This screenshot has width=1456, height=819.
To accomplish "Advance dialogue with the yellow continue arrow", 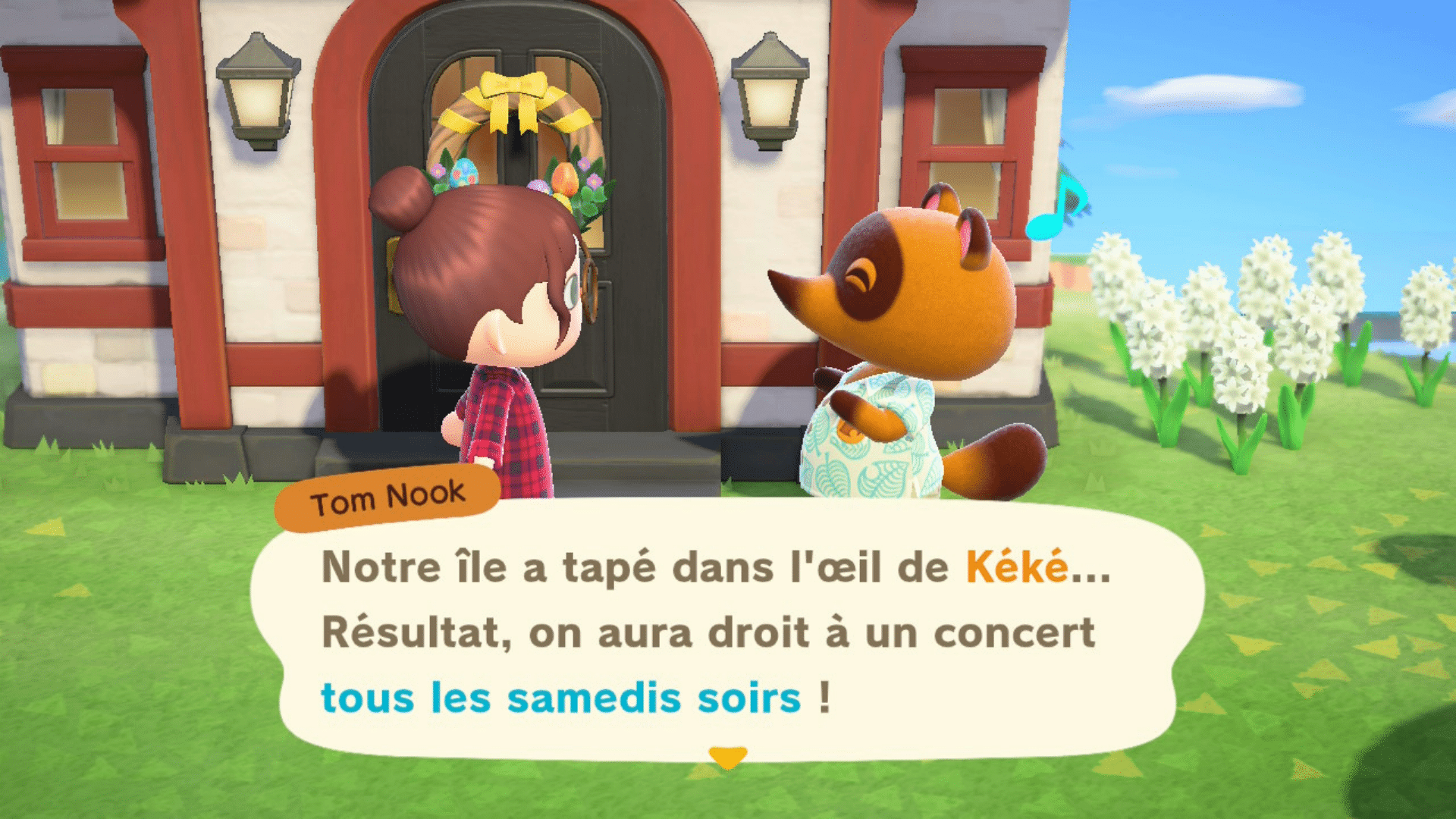I will click(x=727, y=757).
